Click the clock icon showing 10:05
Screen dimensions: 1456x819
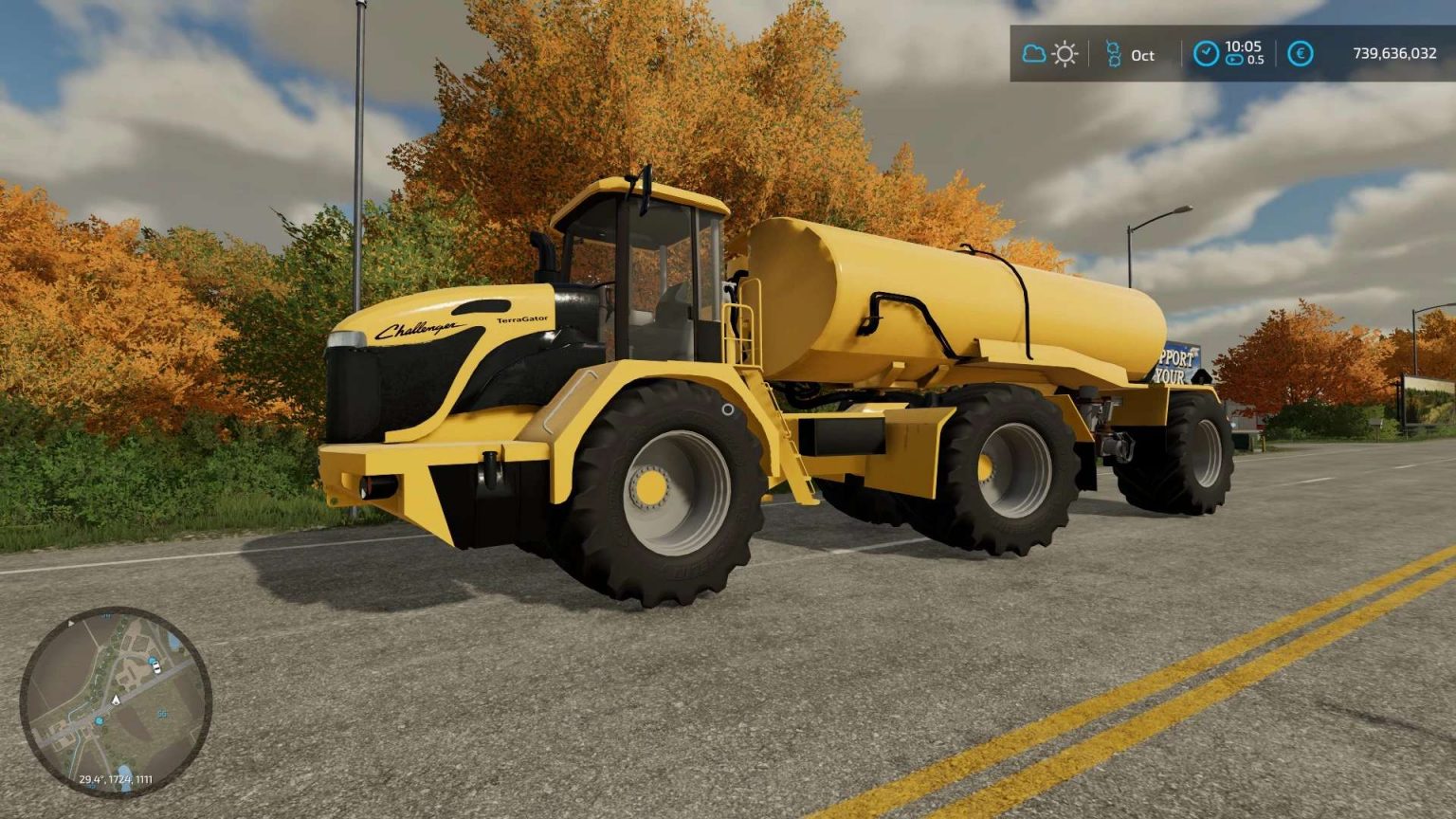click(x=1207, y=52)
